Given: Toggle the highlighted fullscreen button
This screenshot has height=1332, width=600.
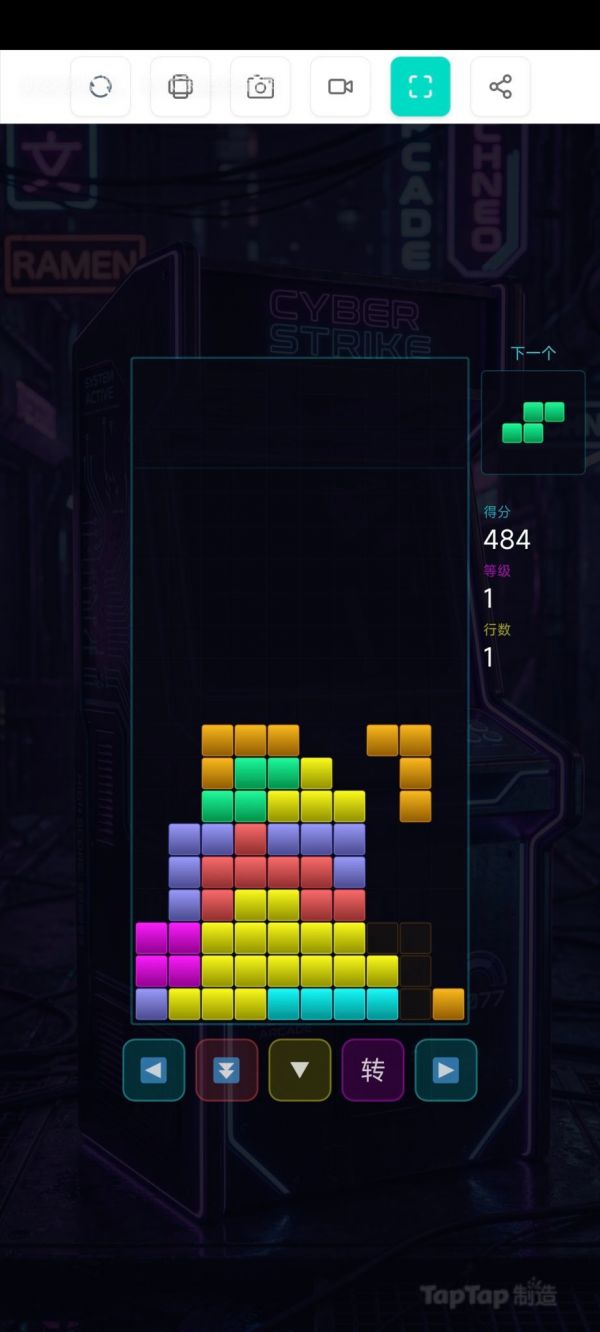Looking at the screenshot, I should coord(420,87).
